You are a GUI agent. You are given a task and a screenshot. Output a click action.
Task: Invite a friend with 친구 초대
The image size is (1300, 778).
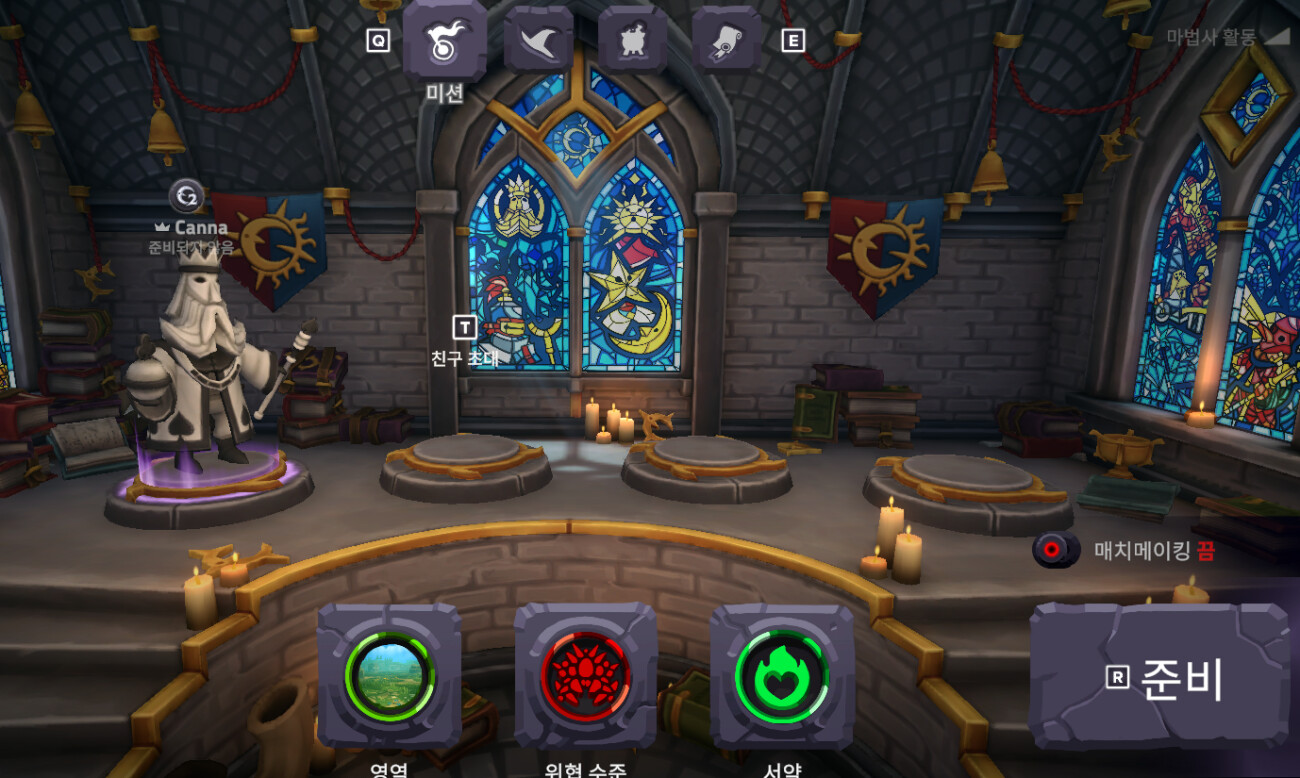tap(464, 341)
